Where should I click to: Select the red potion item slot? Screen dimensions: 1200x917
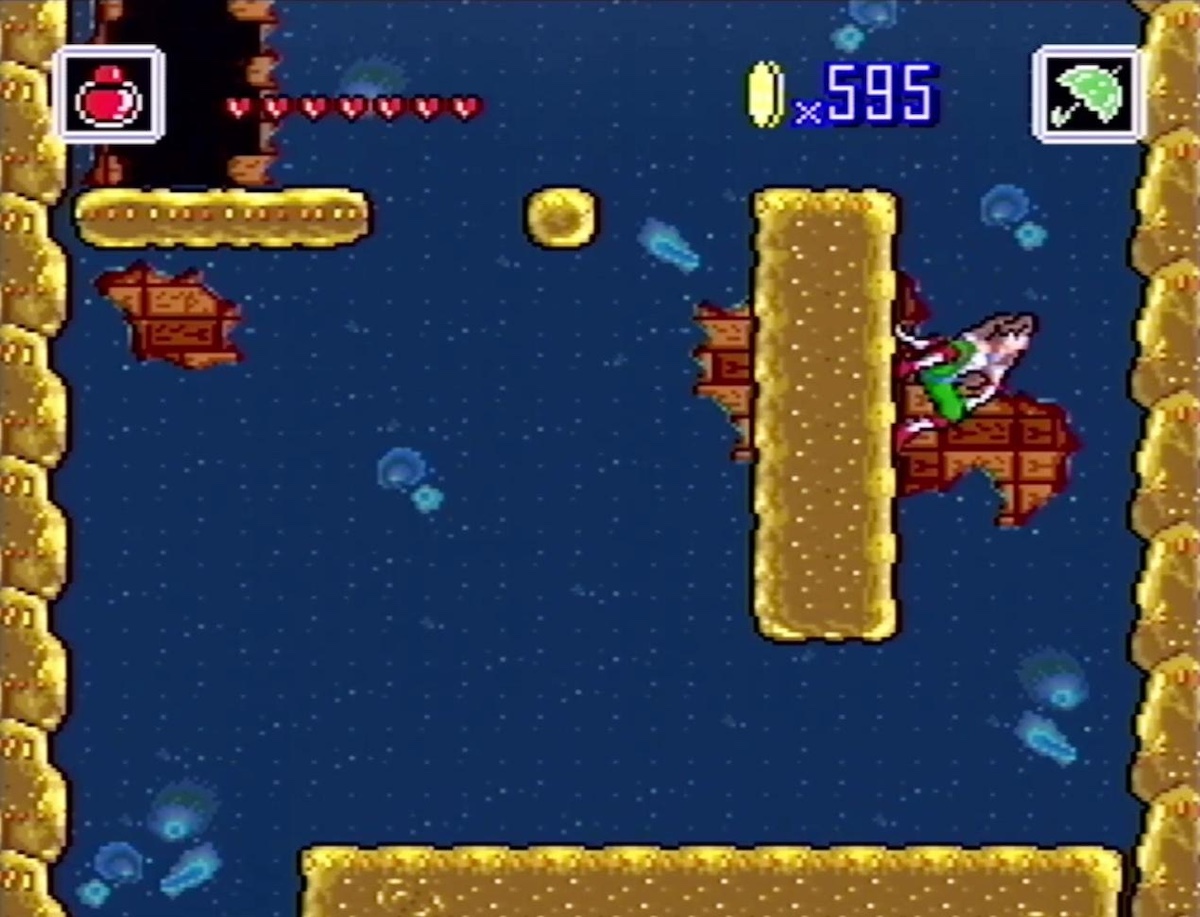coord(110,95)
